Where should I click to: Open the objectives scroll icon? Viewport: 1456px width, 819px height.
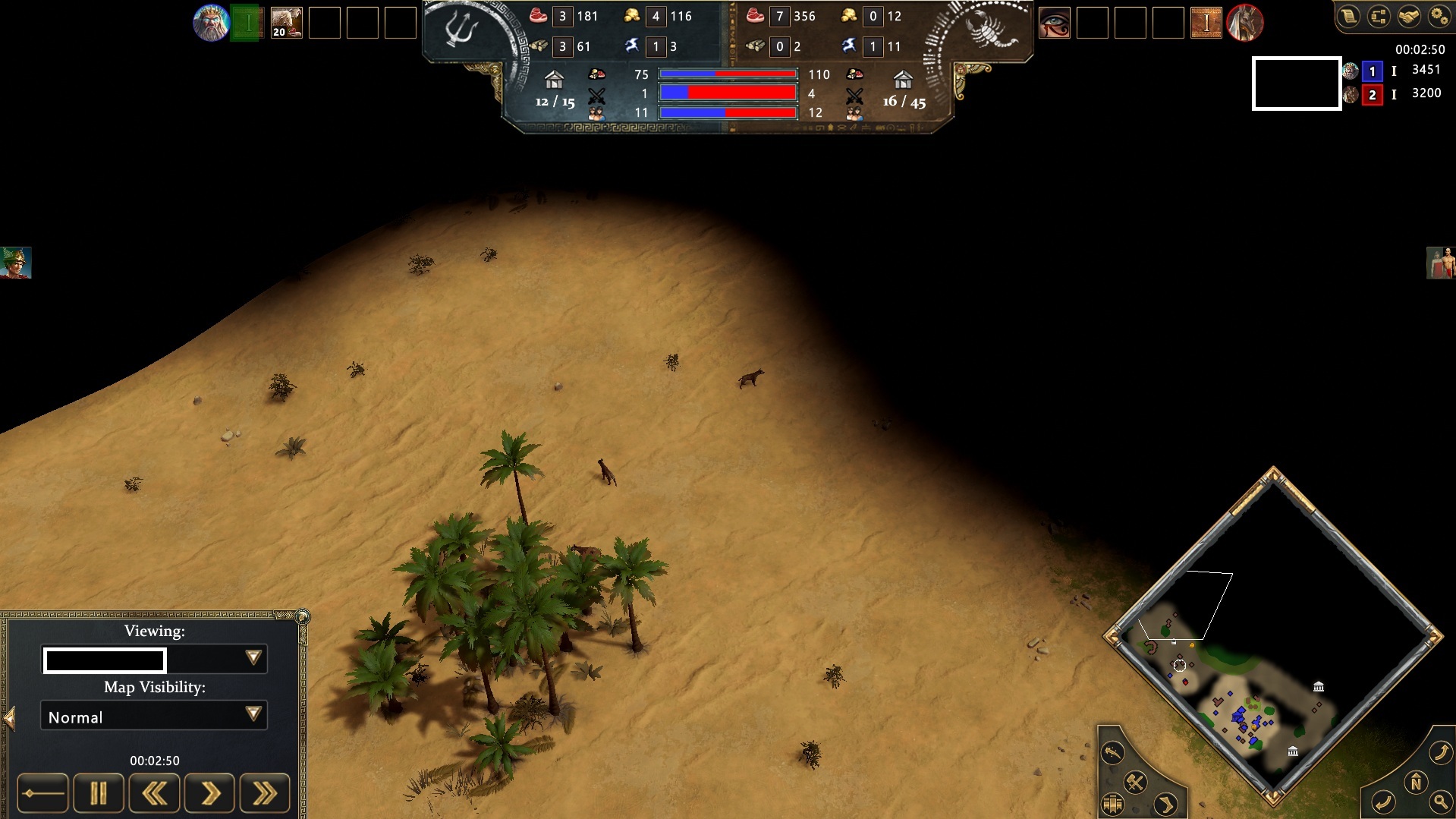[x=1348, y=17]
